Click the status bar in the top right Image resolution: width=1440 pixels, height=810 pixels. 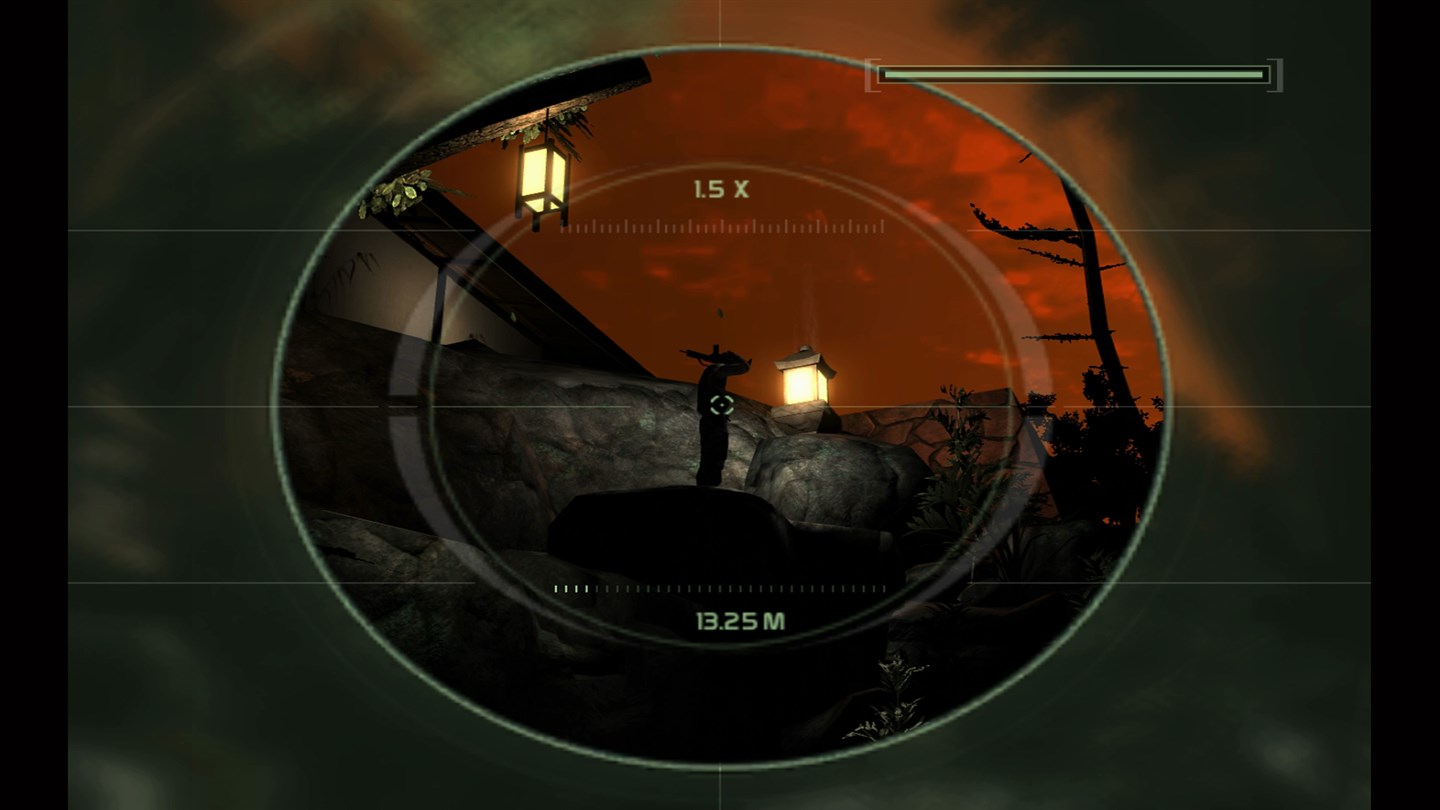tap(1075, 73)
